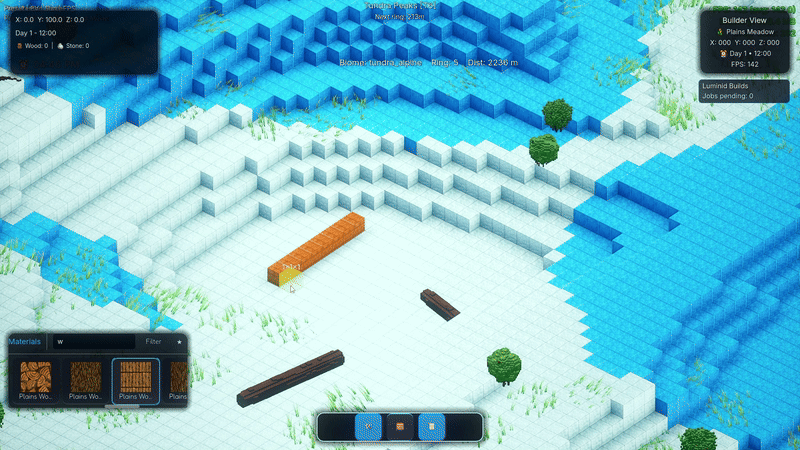Open the material Filter option

coord(153,341)
